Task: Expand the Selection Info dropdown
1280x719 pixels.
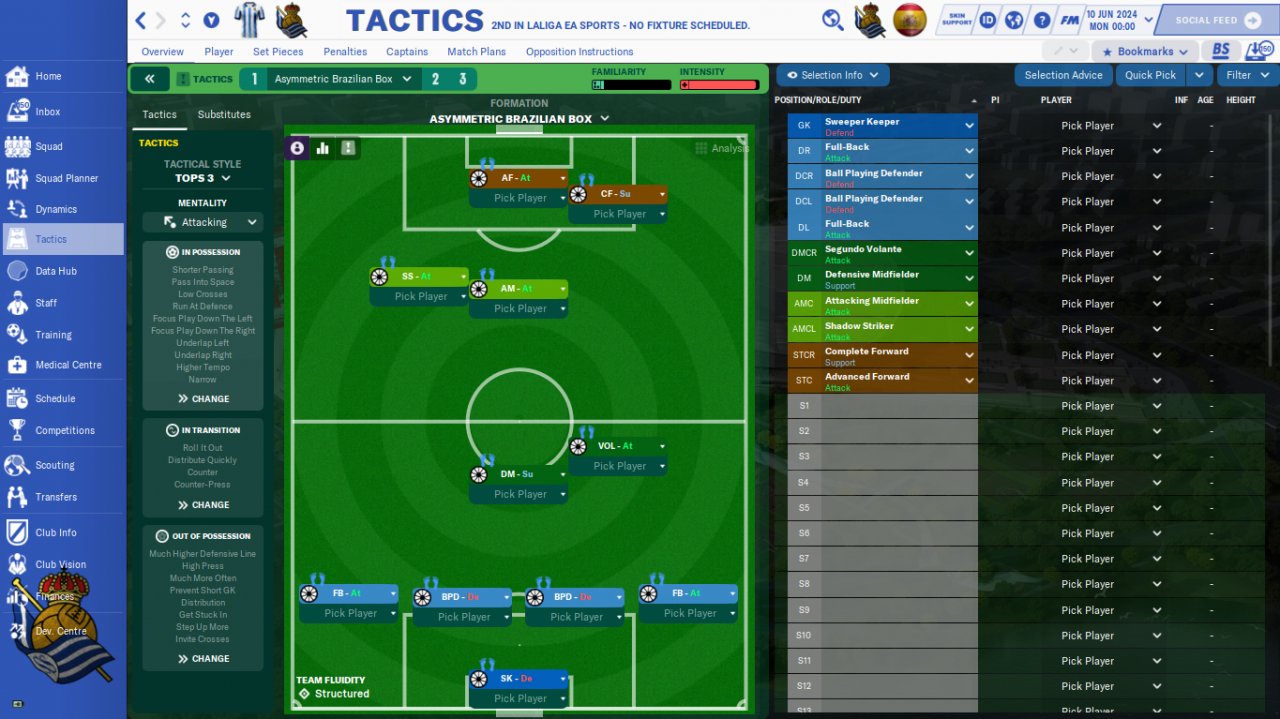Action: 832,75
